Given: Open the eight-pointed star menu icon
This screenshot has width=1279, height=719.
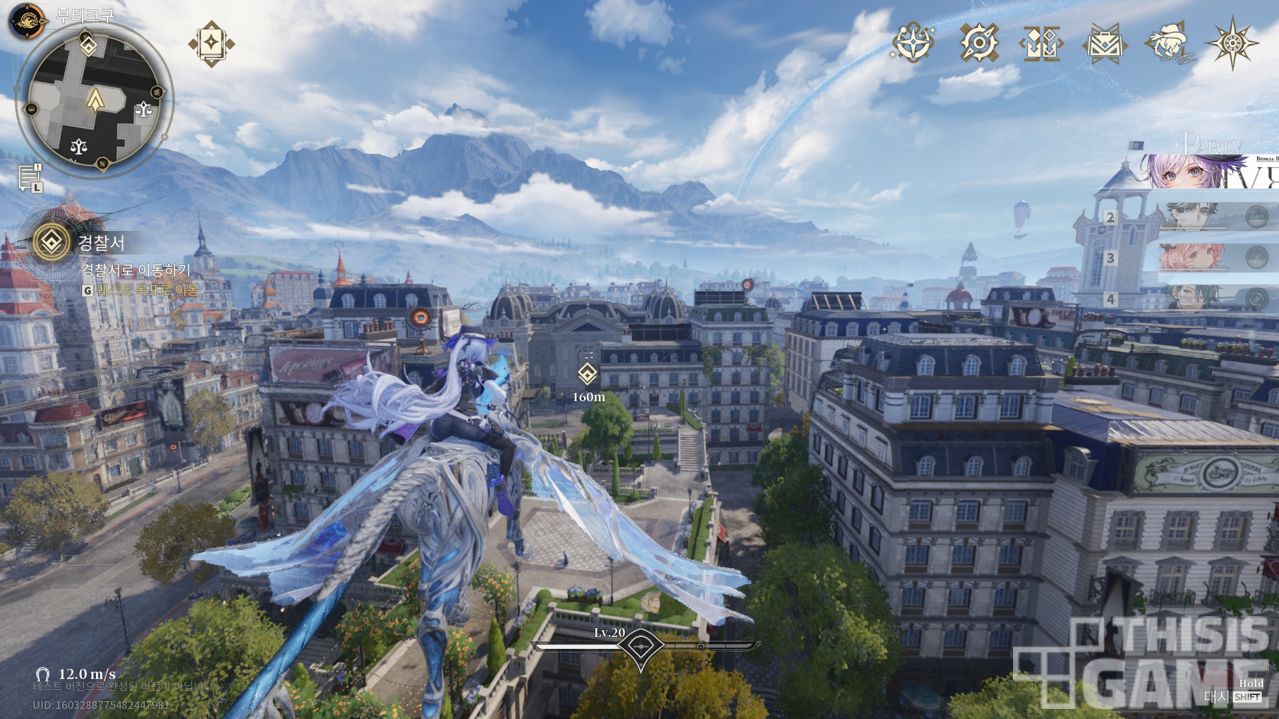Looking at the screenshot, I should click(x=1232, y=43).
